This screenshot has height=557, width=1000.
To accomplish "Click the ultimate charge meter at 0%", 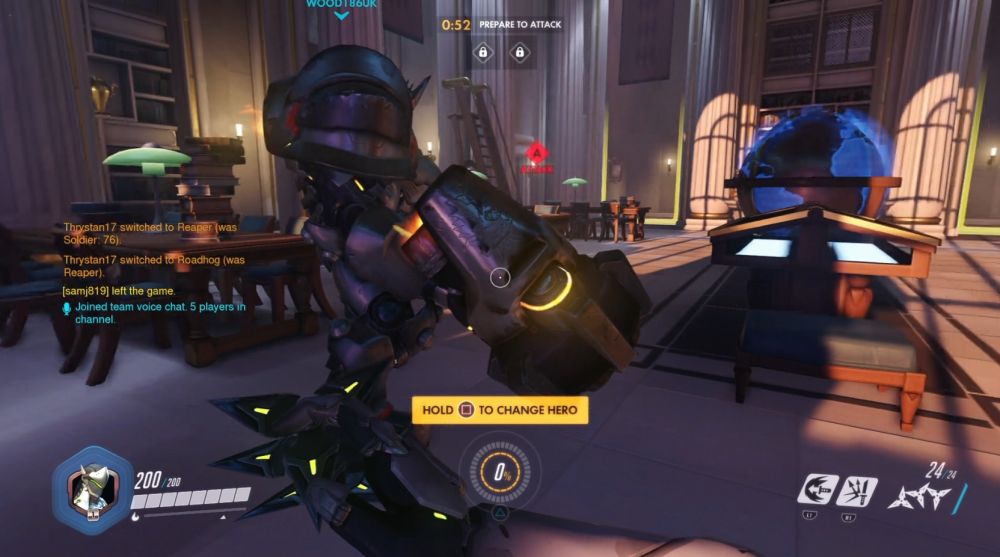I will coord(500,471).
